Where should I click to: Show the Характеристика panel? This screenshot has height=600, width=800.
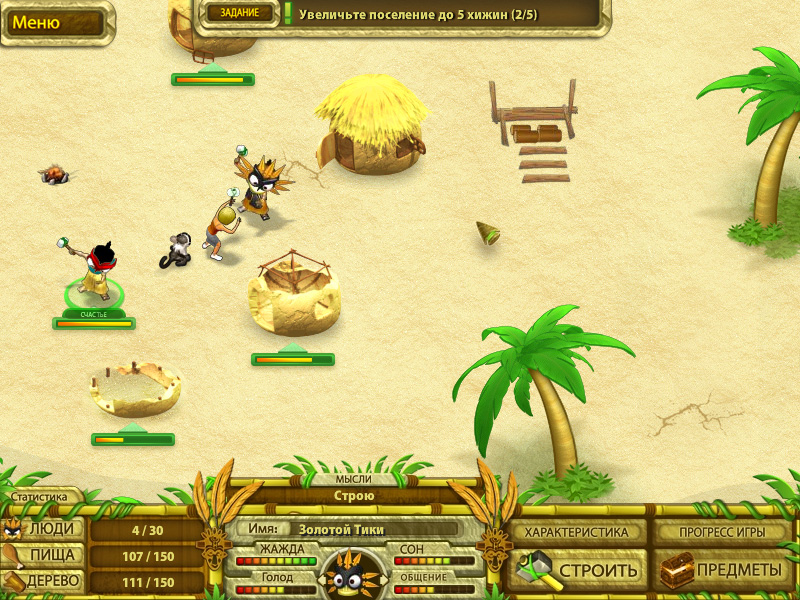click(577, 532)
